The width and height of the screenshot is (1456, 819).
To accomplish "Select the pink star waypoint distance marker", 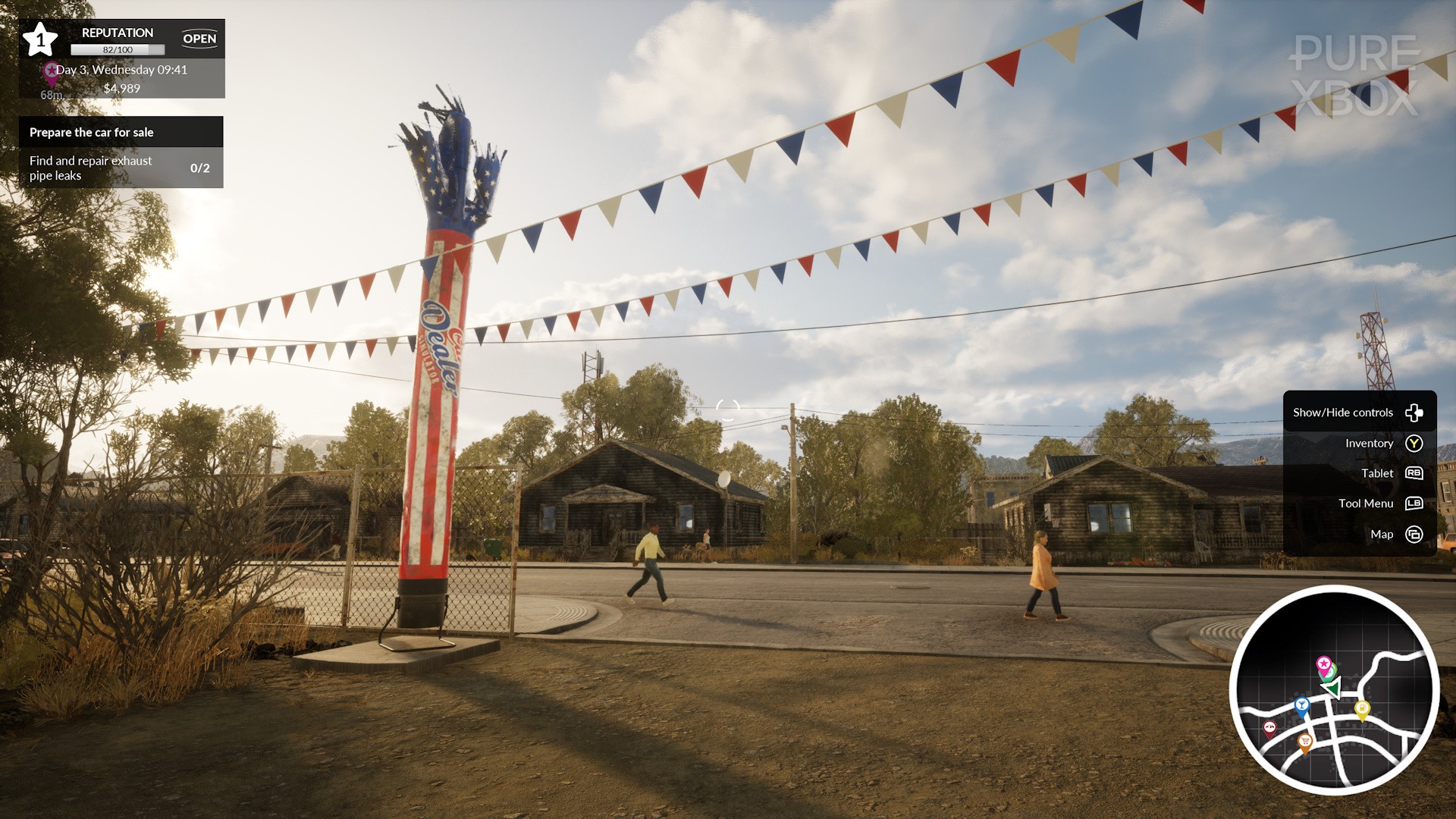I will (52, 74).
